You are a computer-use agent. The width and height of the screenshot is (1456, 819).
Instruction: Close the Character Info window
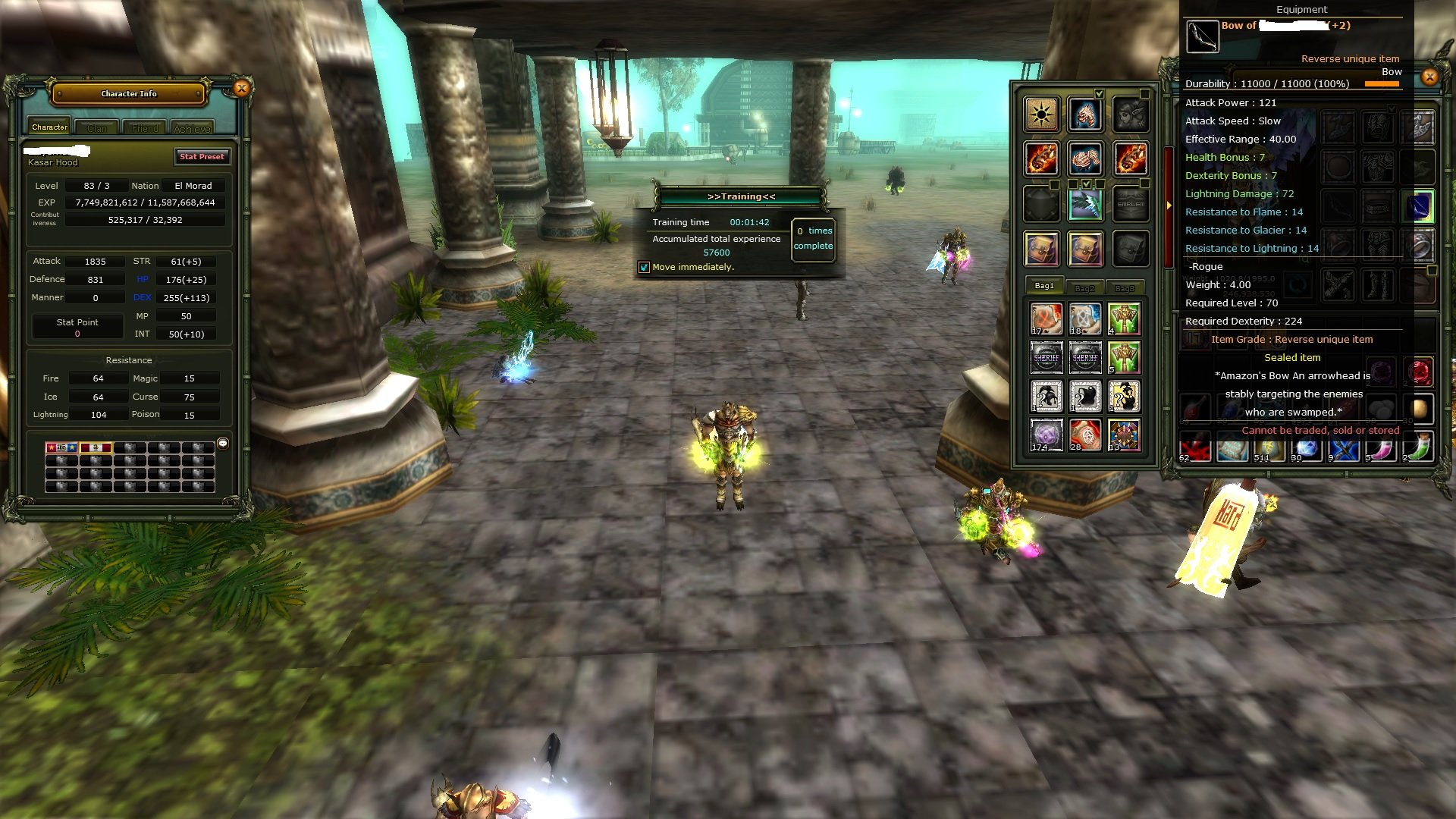(x=241, y=89)
